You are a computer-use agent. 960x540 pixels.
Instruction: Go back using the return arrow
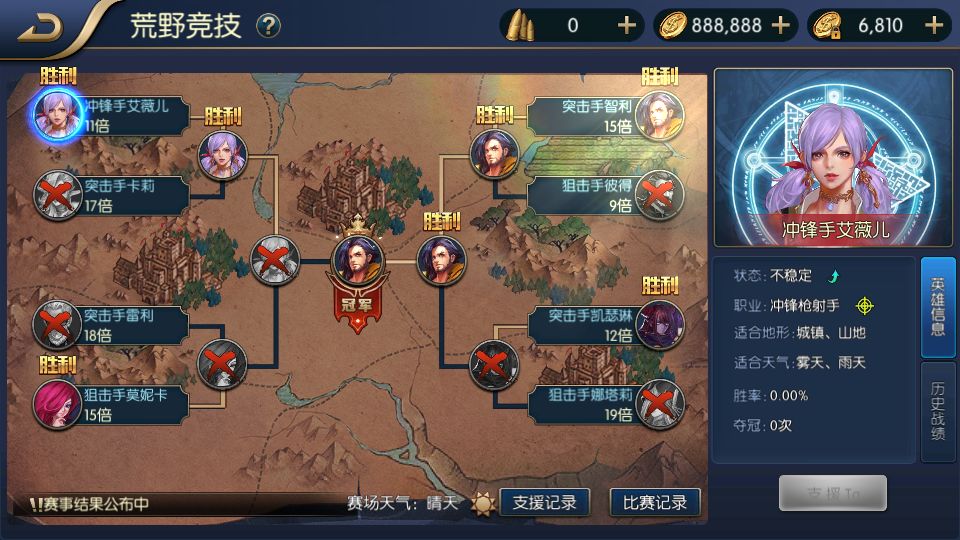point(39,26)
